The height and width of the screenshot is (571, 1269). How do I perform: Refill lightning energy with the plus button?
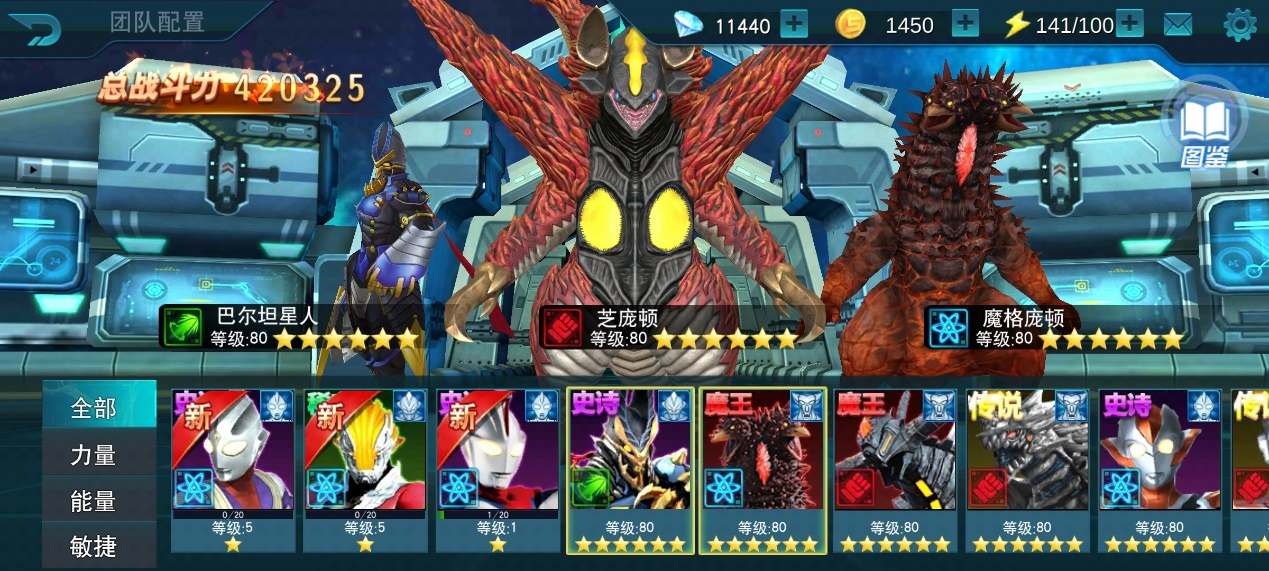tap(1129, 23)
